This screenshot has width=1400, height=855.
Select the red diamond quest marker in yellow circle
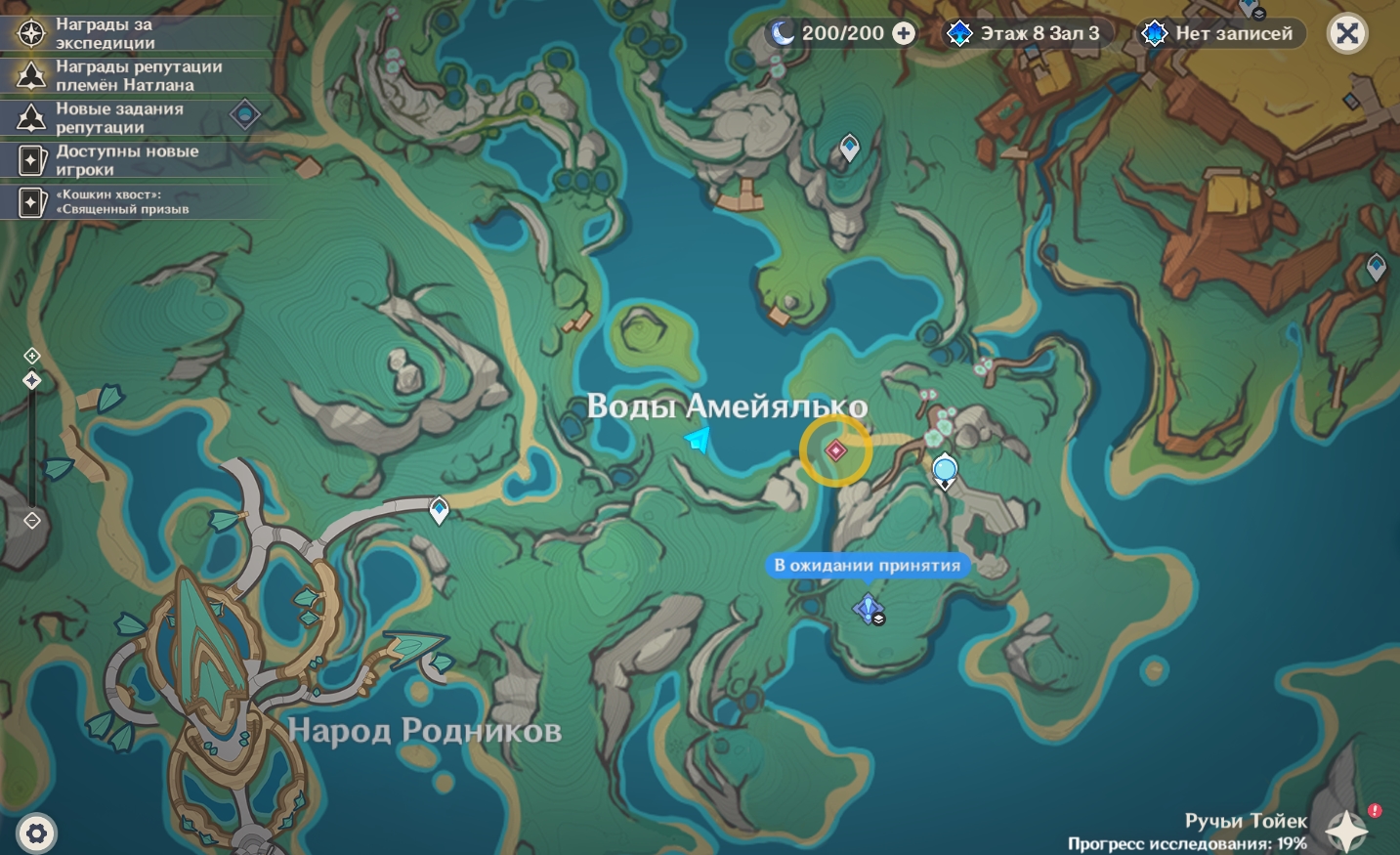coord(835,450)
